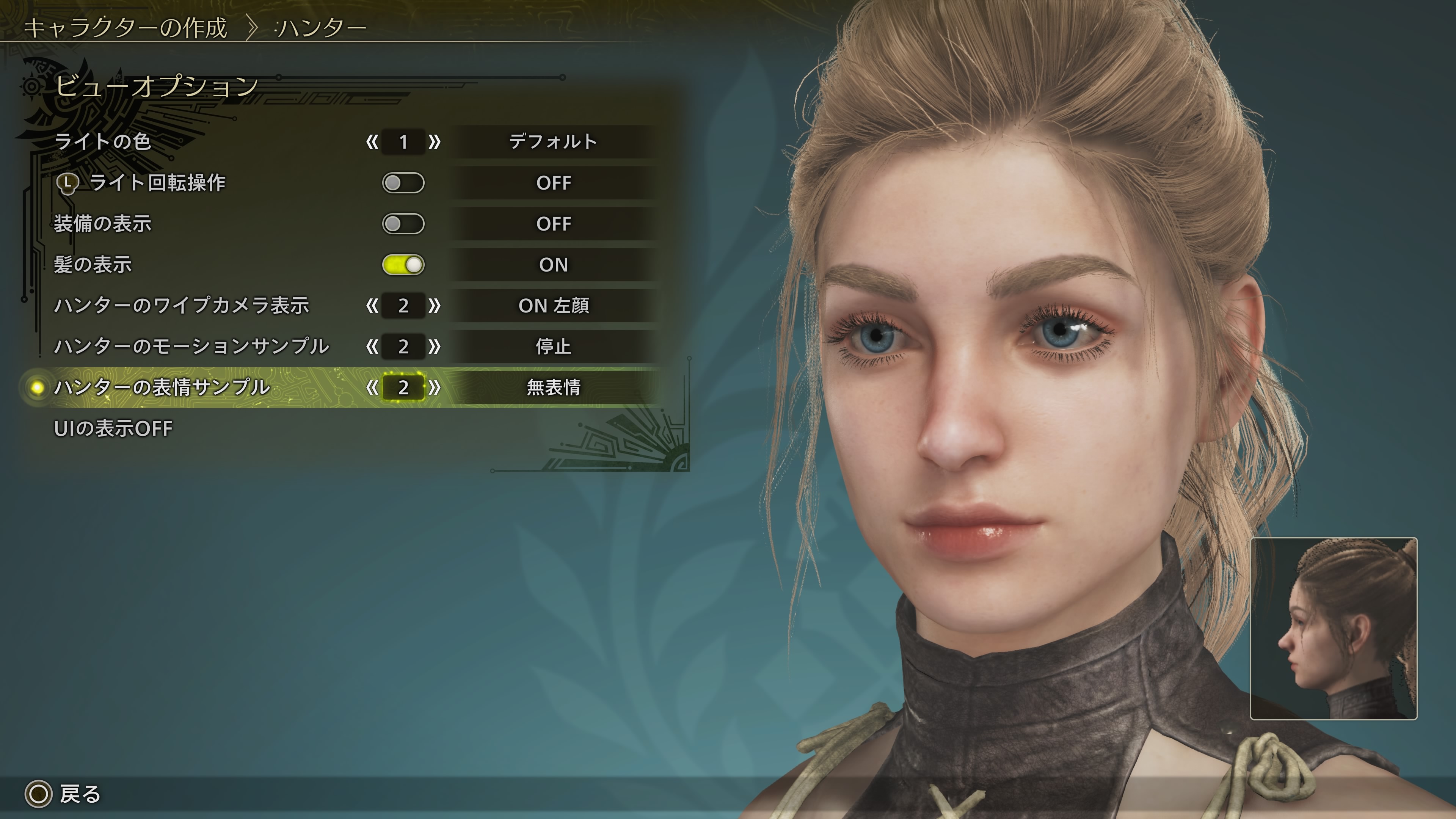Screen dimensions: 1456x819
Task: Click left arrow for ハンターのモーションサンプル
Action: 372,347
